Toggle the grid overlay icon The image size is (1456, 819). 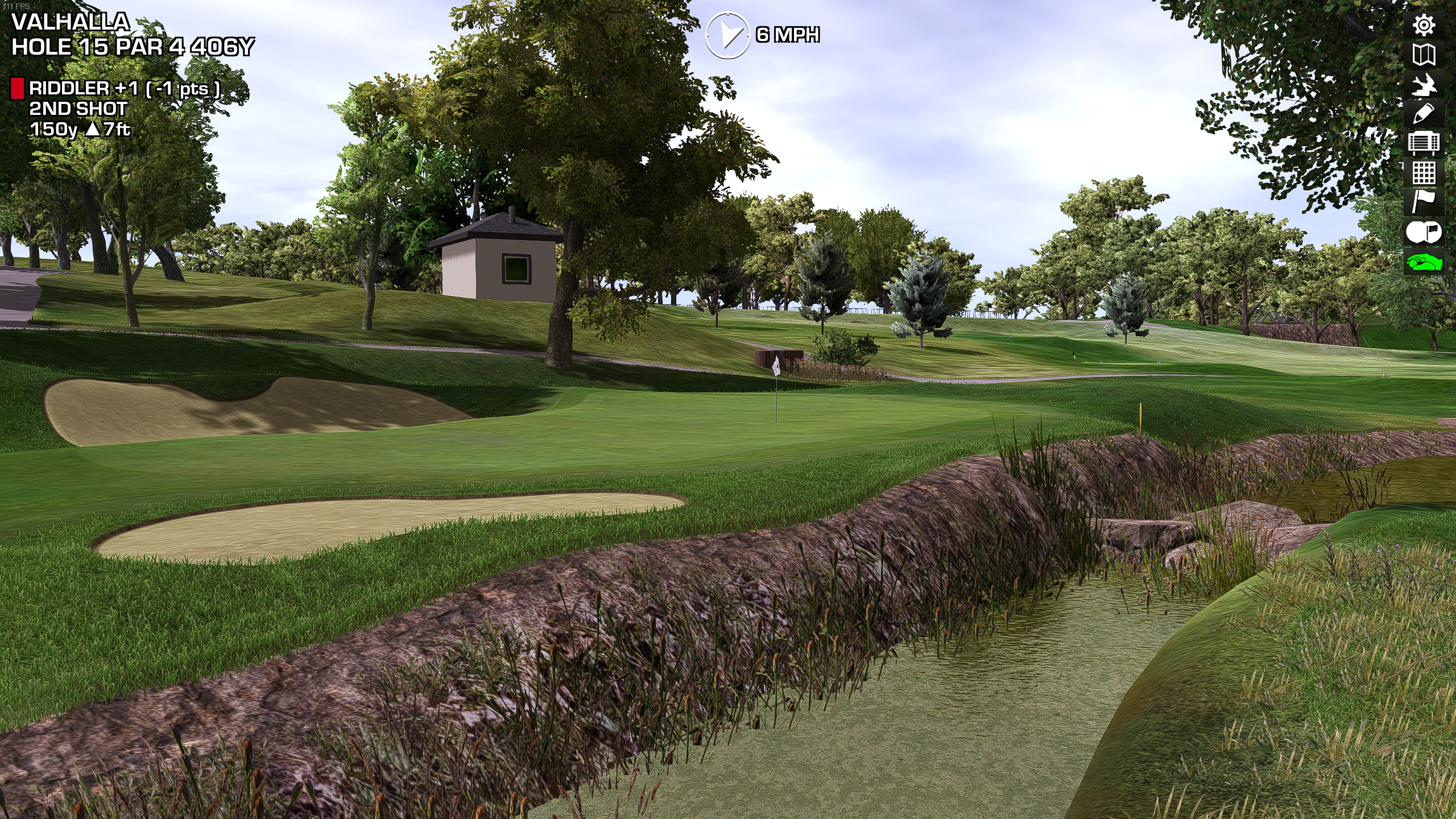(1424, 173)
